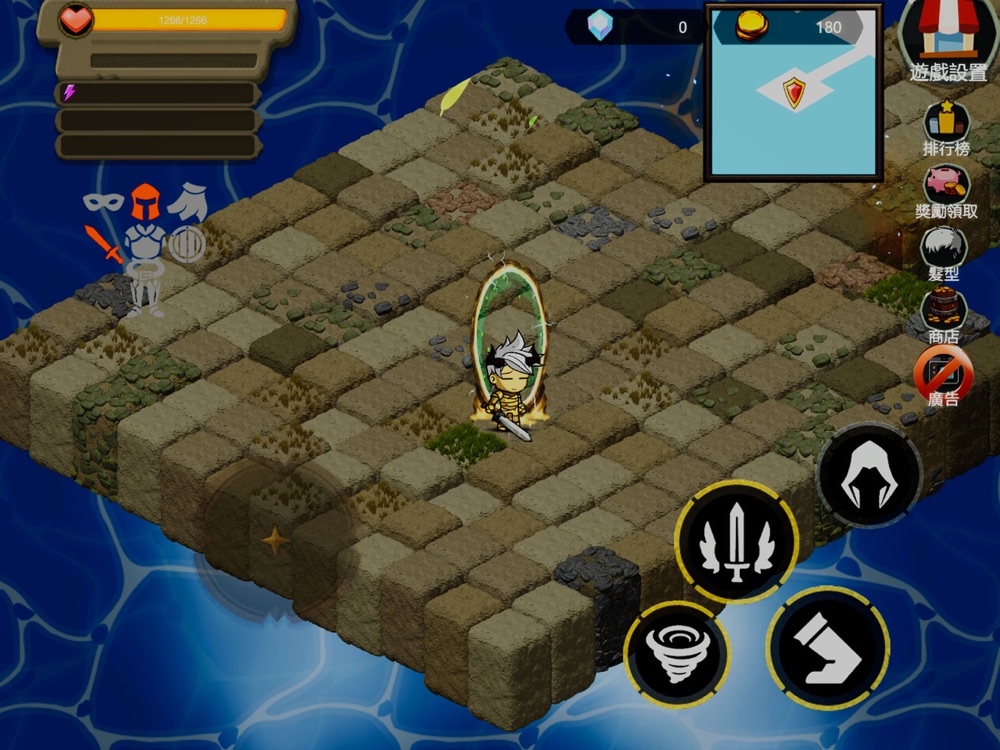Select the round shield equipment slot
1000x750 pixels.
click(x=187, y=243)
